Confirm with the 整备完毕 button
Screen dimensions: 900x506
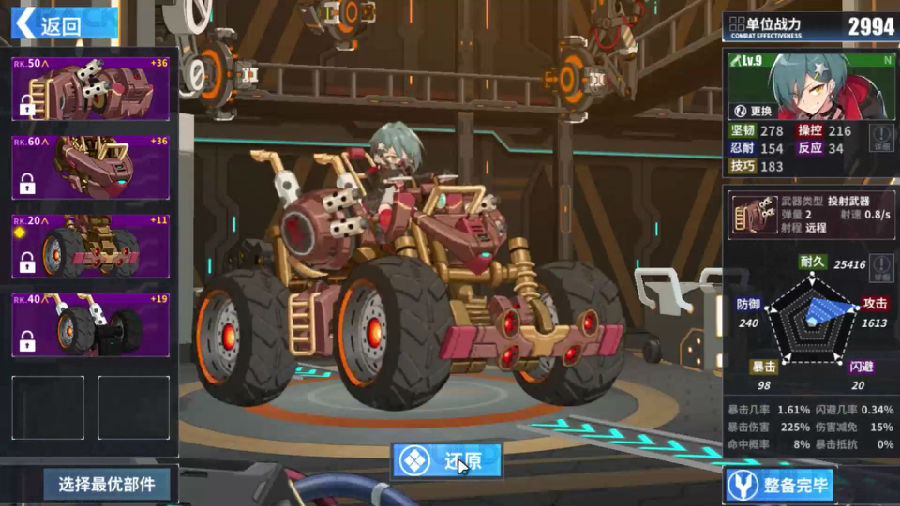pyautogui.click(x=780, y=485)
